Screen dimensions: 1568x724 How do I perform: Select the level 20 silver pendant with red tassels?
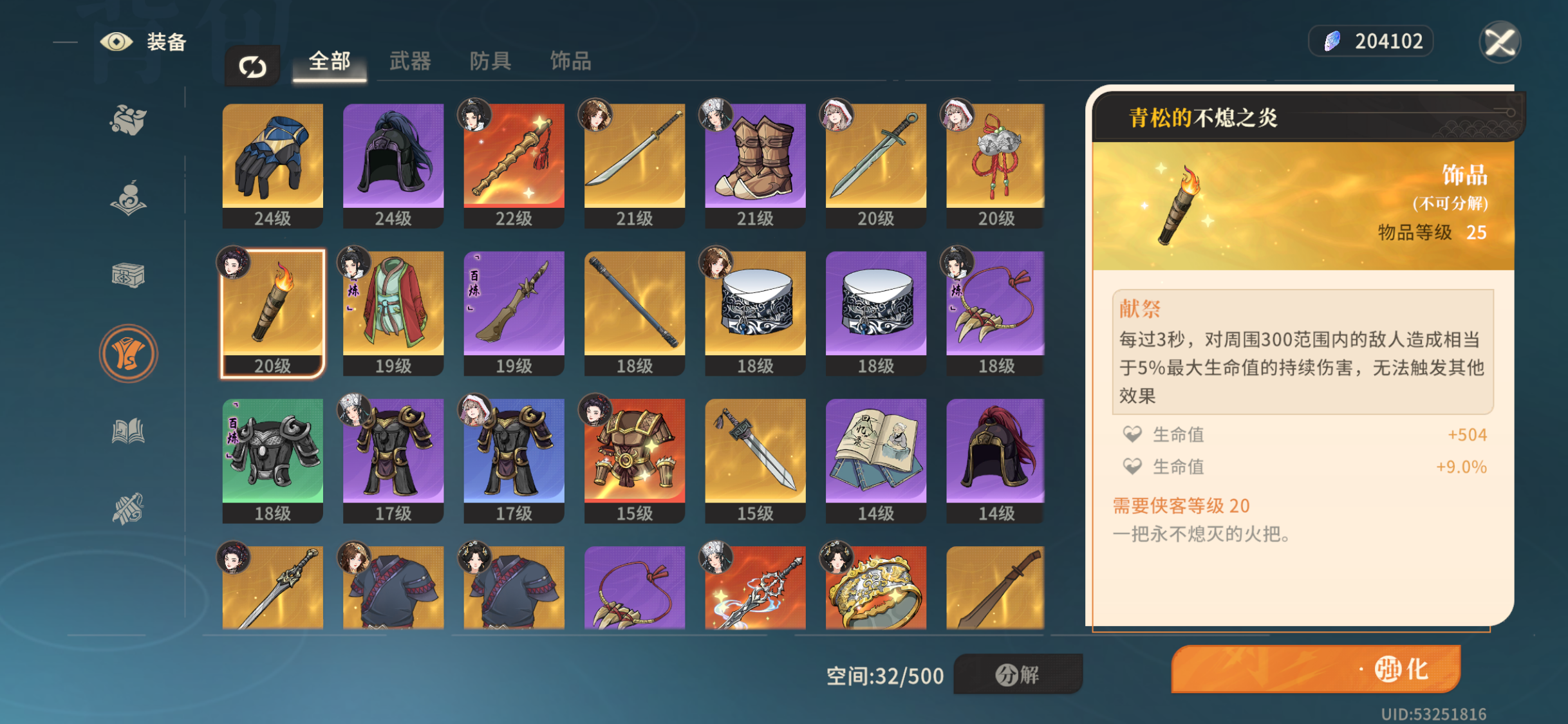[995, 164]
